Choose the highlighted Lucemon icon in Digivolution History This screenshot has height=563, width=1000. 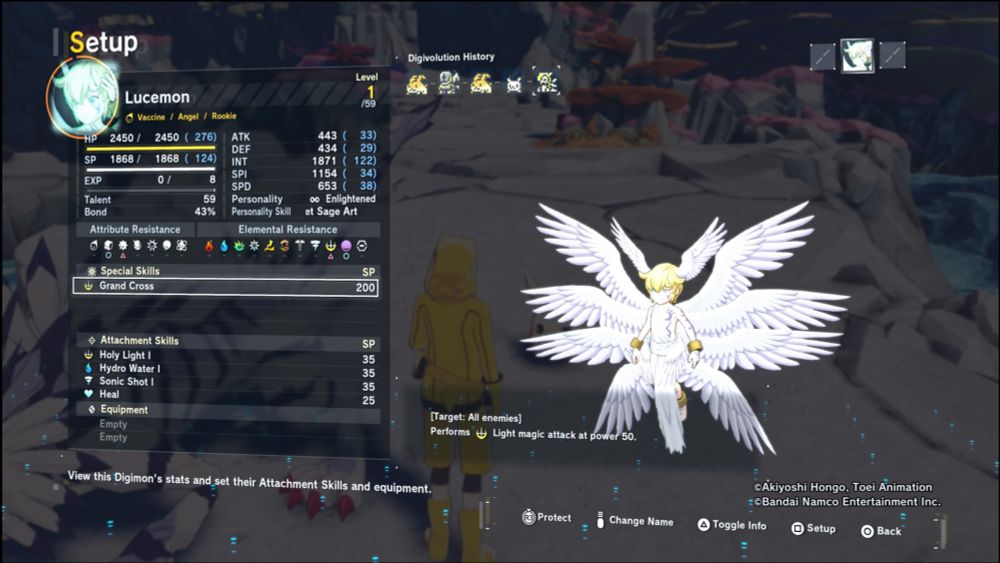(546, 83)
